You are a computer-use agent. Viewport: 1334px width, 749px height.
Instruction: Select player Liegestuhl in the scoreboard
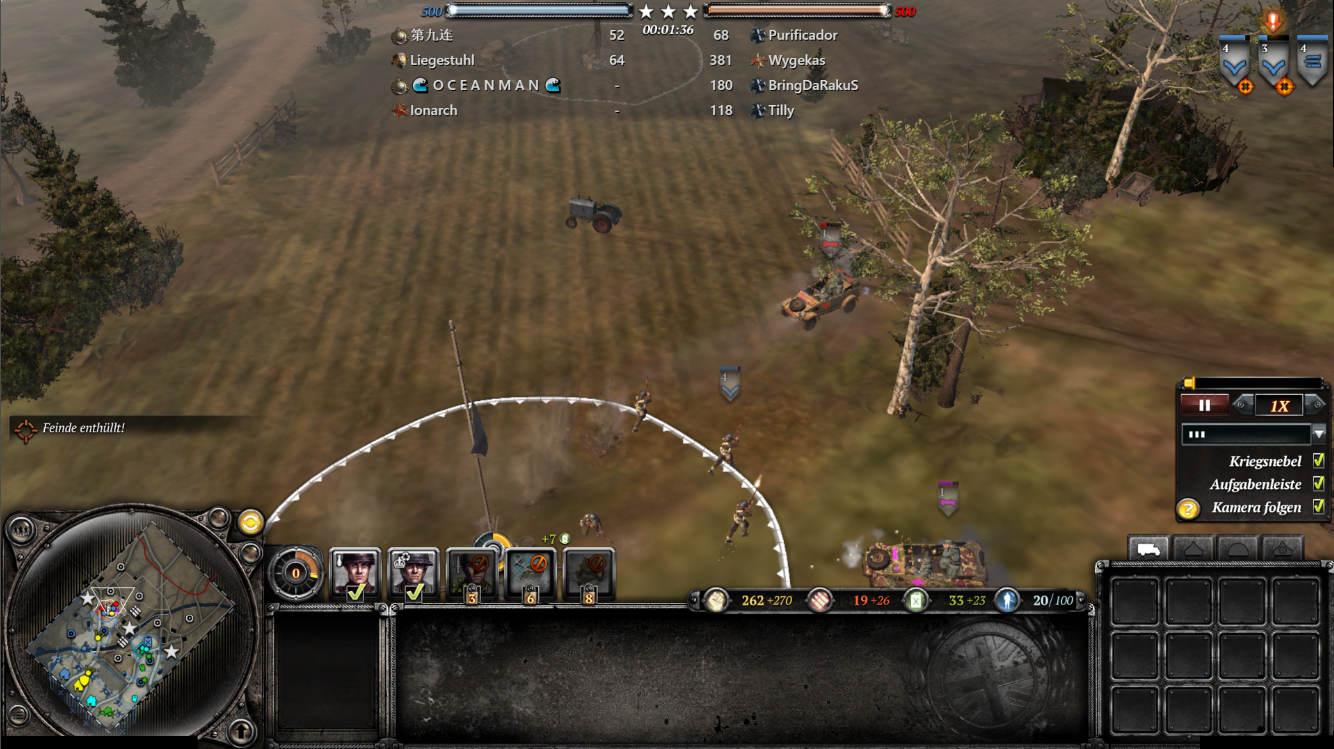pyautogui.click(x=442, y=60)
